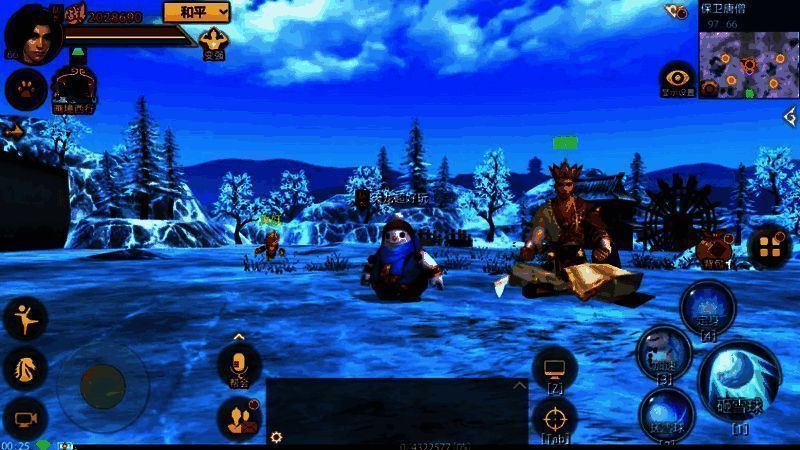Open the eye-shaped display settings button
Viewport: 800px width, 450px height.
point(678,78)
